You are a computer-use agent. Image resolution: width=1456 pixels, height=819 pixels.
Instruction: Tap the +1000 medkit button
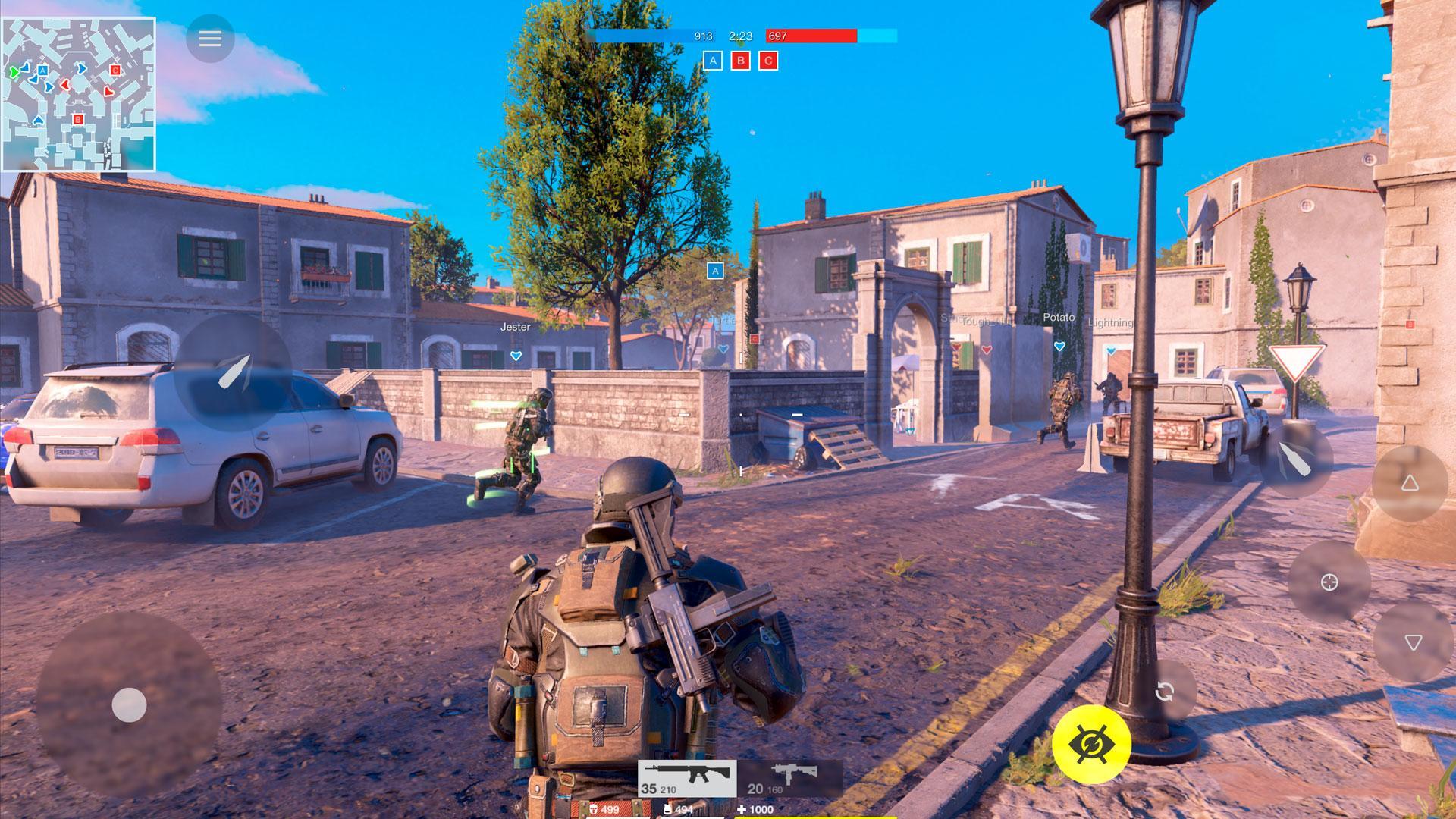point(755,809)
